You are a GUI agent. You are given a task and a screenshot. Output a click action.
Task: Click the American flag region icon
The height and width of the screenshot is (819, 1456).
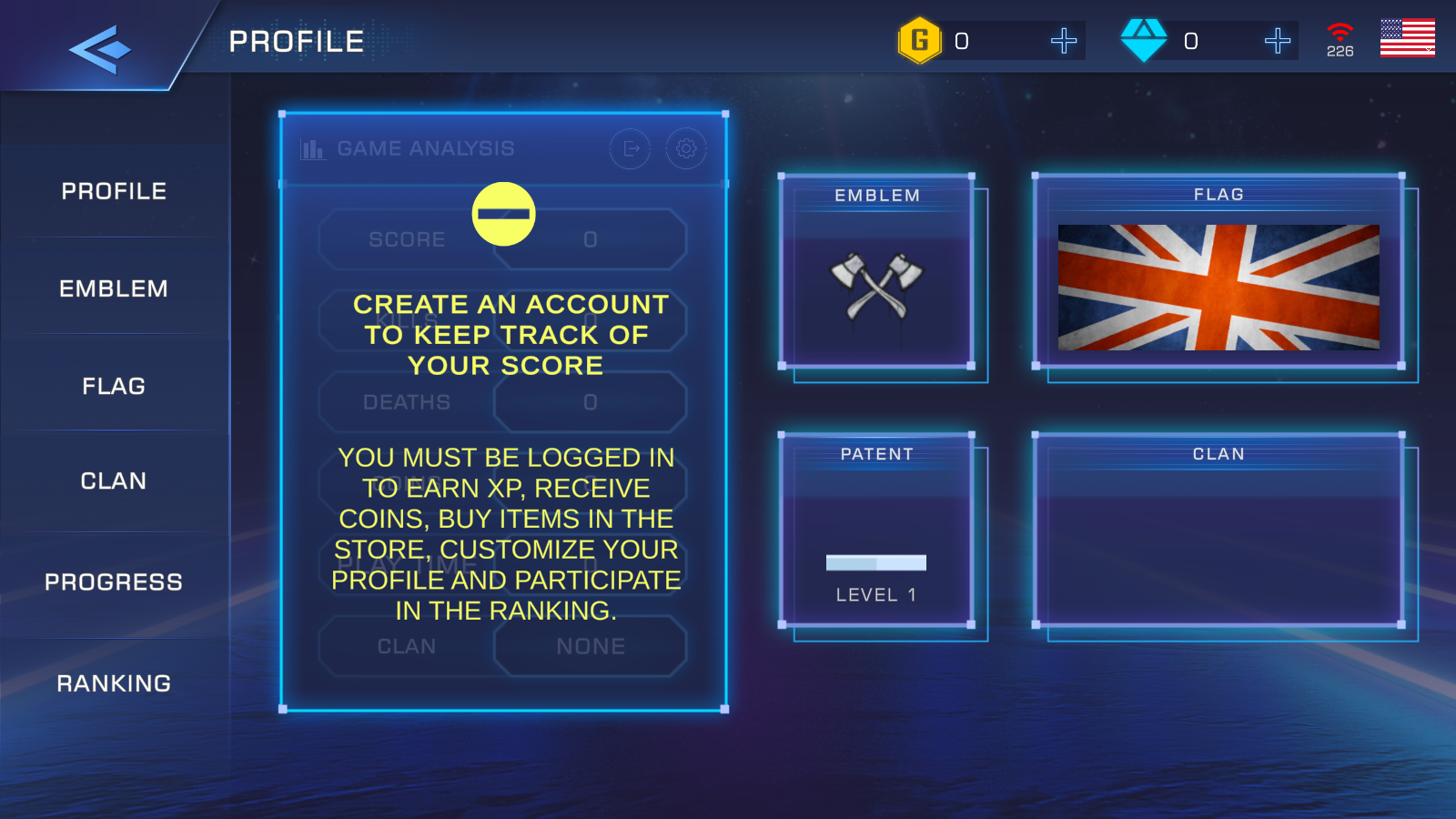coord(1407,38)
